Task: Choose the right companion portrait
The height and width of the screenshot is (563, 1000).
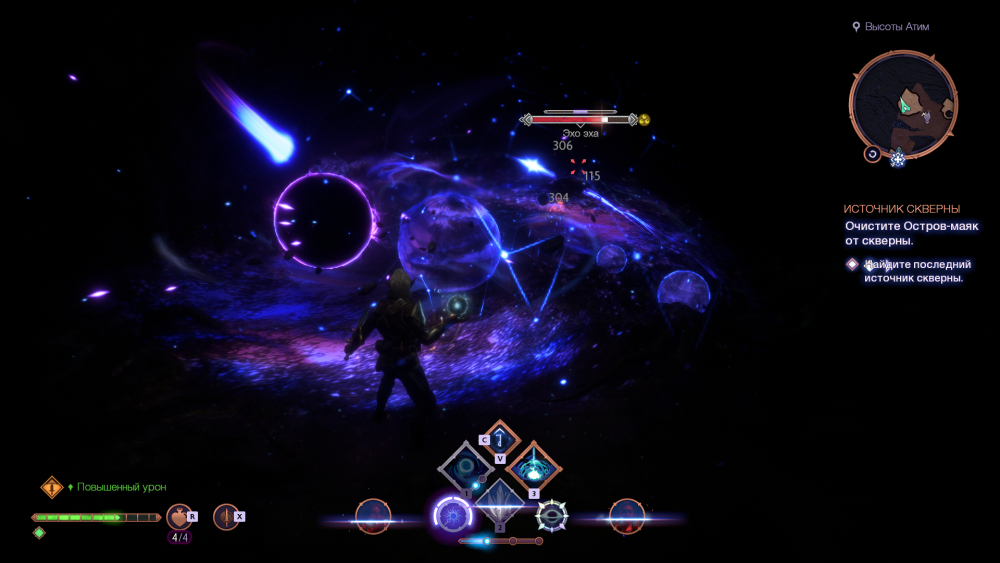Action: click(x=626, y=516)
